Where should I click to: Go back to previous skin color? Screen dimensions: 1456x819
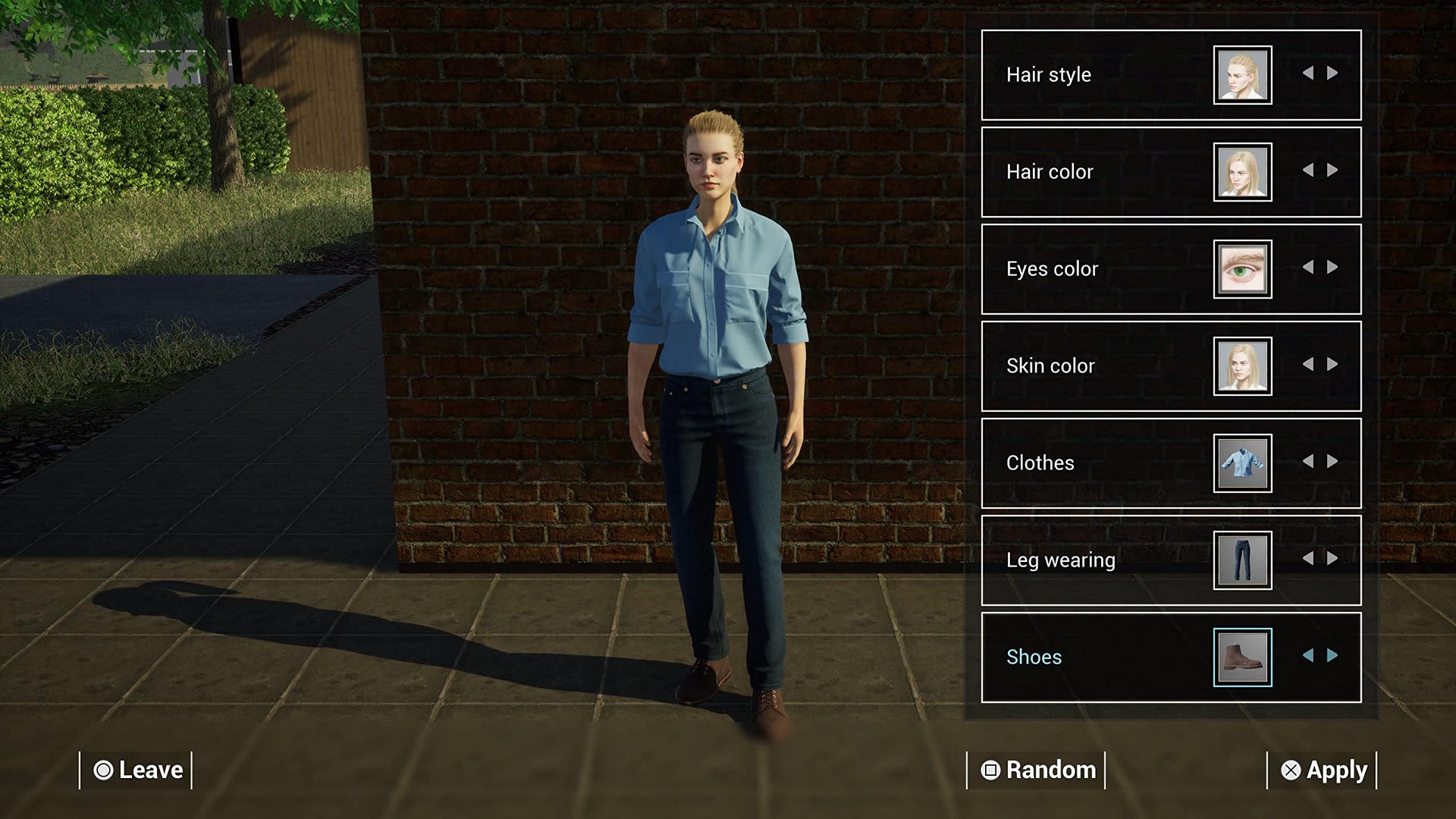tap(1308, 365)
